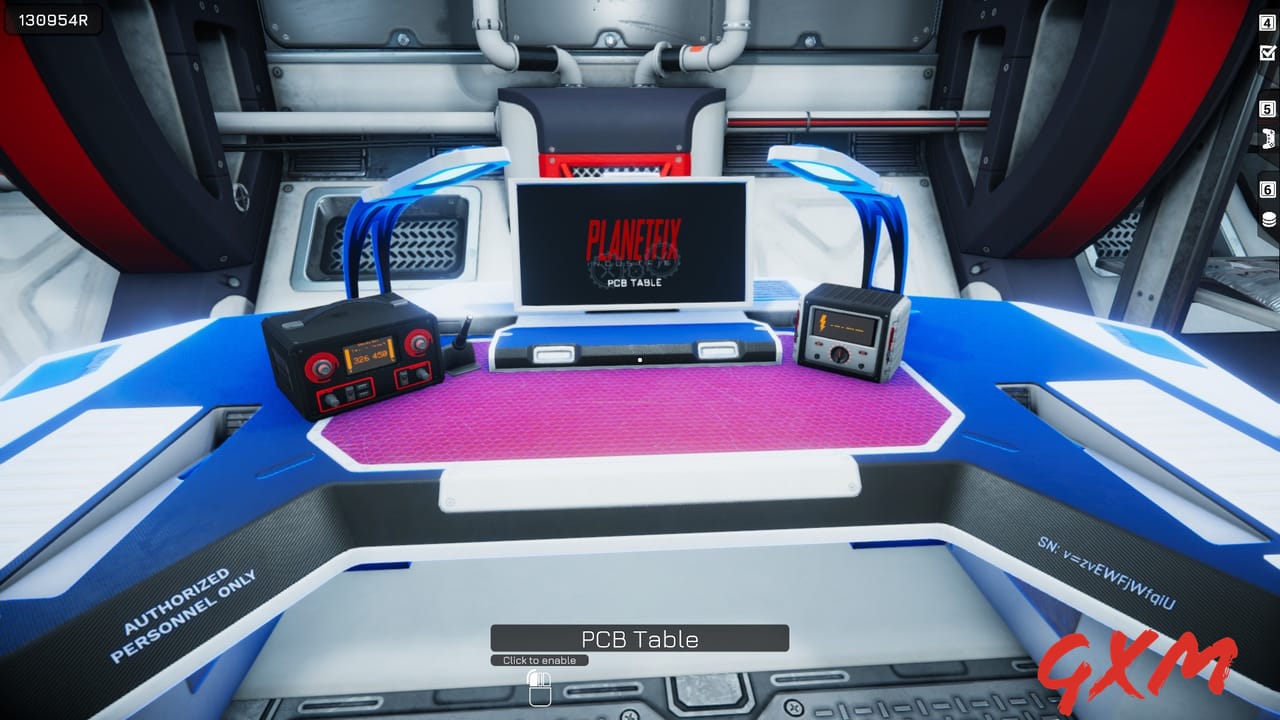Adjust the left red knob on the power supply
This screenshot has height=720, width=1280.
[322, 367]
